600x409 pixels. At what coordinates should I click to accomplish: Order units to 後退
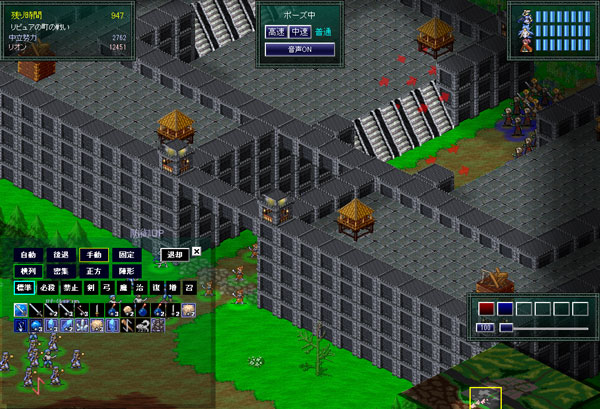pyautogui.click(x=59, y=254)
